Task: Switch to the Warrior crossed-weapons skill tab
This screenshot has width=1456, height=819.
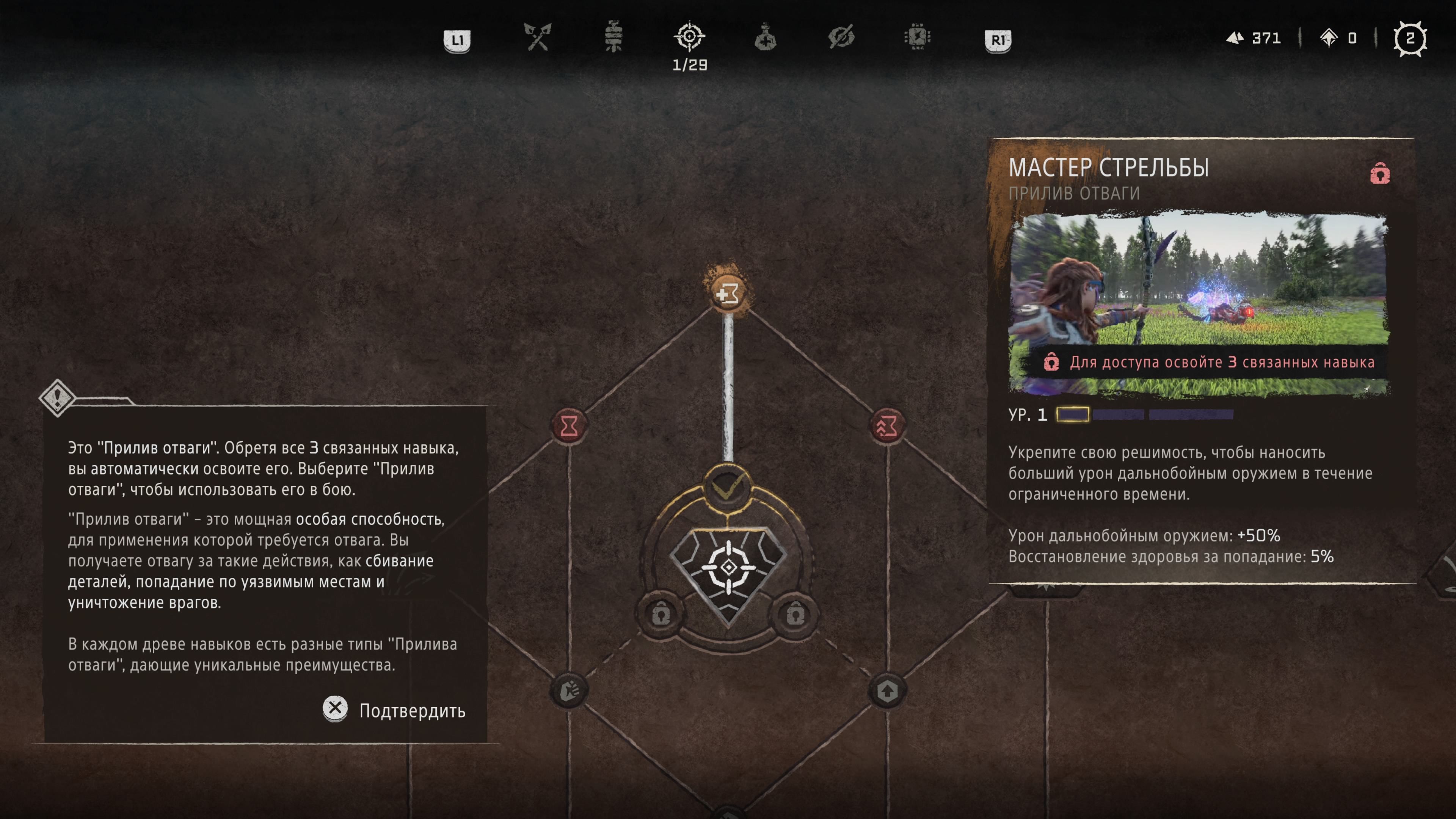Action: click(x=537, y=38)
